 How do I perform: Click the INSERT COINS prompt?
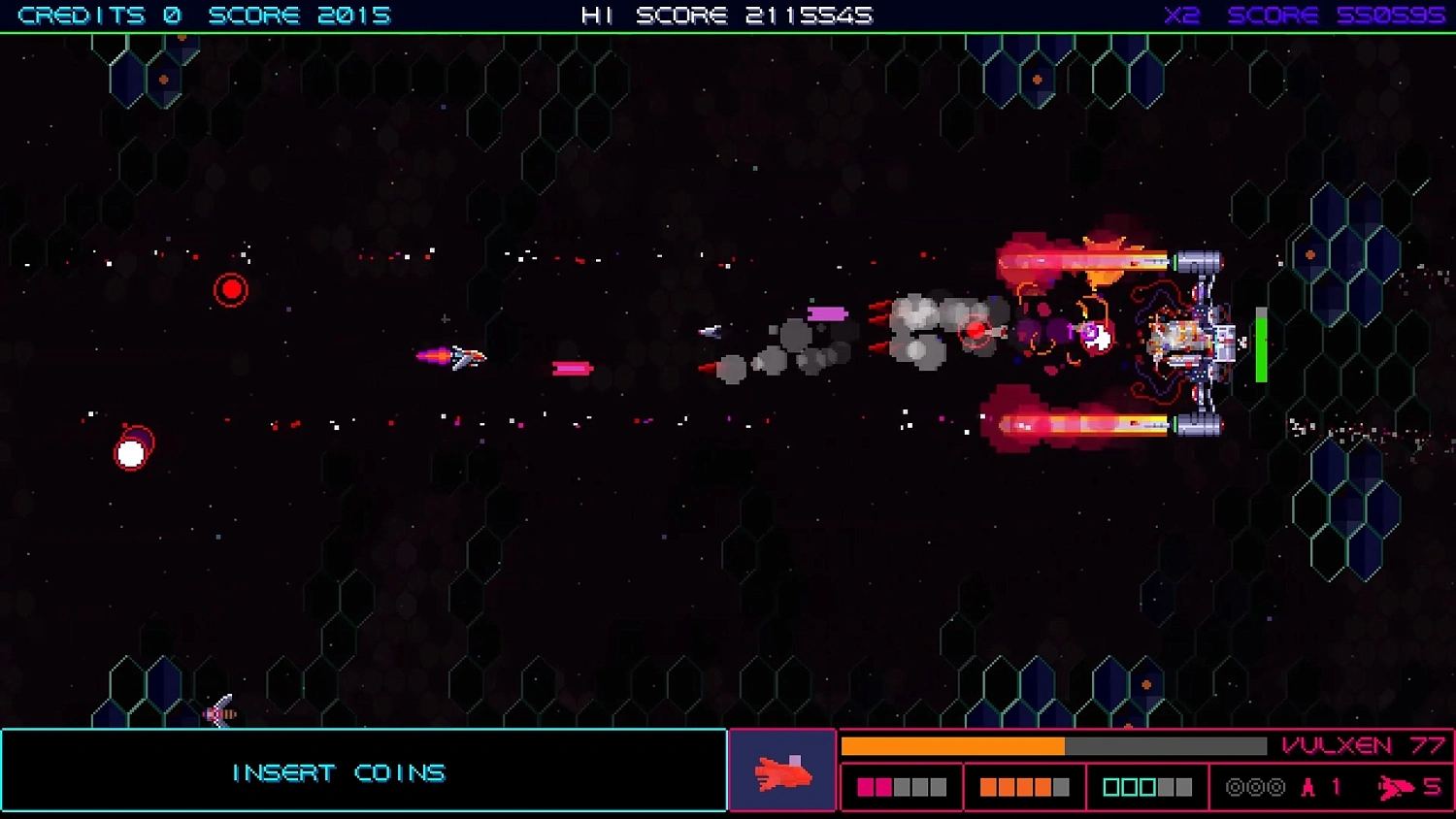coord(338,771)
